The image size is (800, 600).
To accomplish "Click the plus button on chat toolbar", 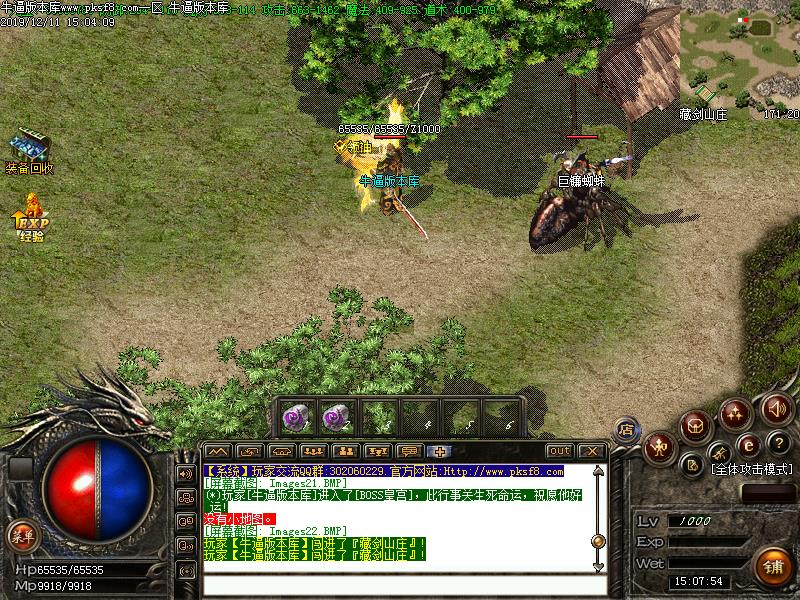I will (x=442, y=451).
